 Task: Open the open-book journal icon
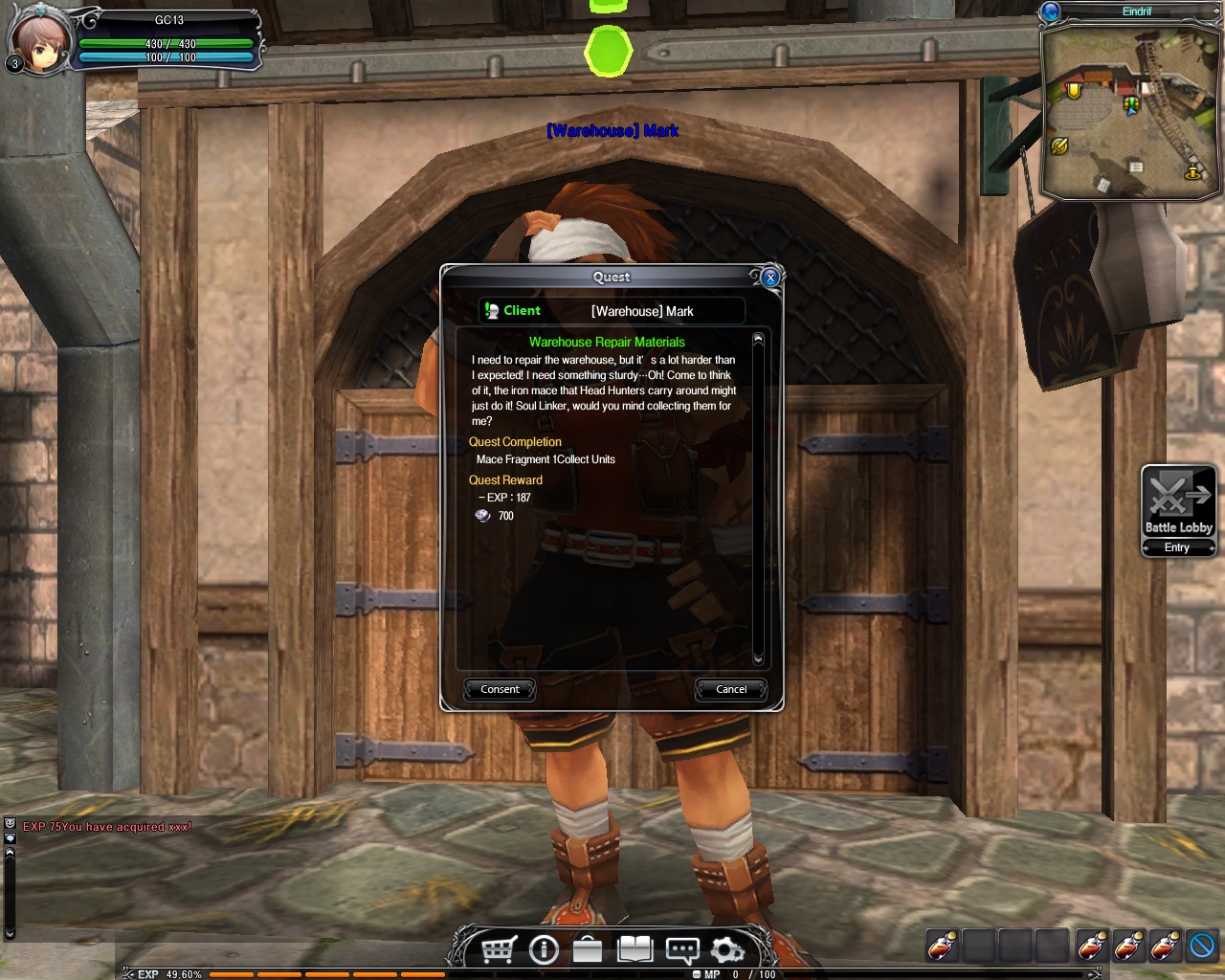pos(635,949)
